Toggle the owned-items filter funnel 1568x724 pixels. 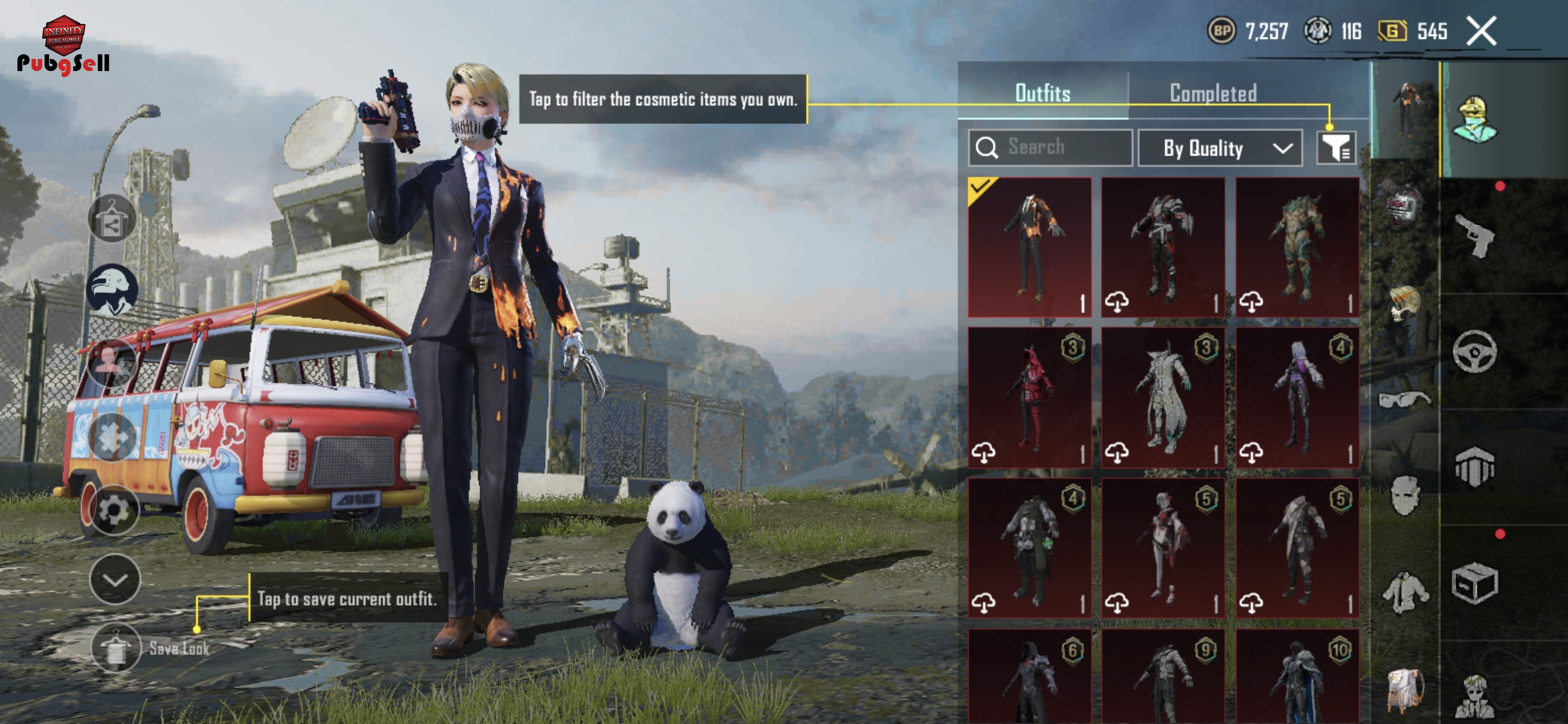[x=1336, y=147]
